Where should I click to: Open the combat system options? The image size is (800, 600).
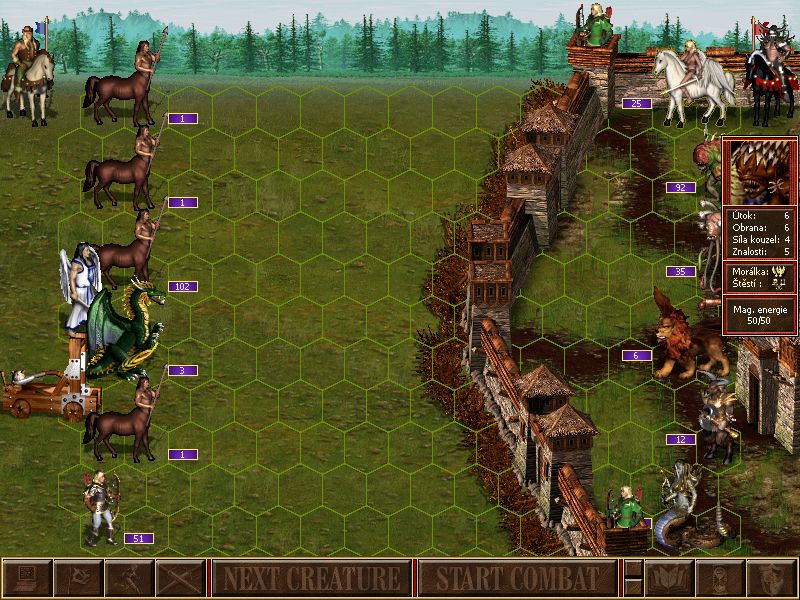(26, 578)
